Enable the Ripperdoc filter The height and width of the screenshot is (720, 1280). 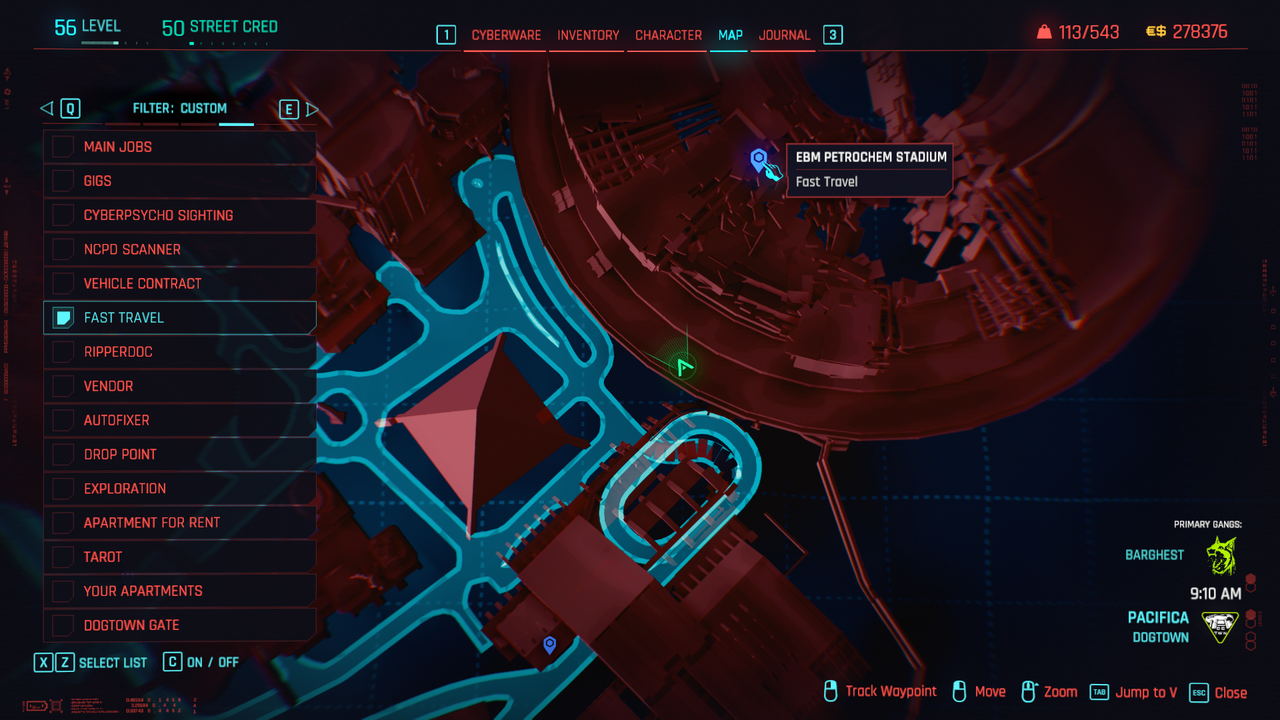click(x=63, y=352)
